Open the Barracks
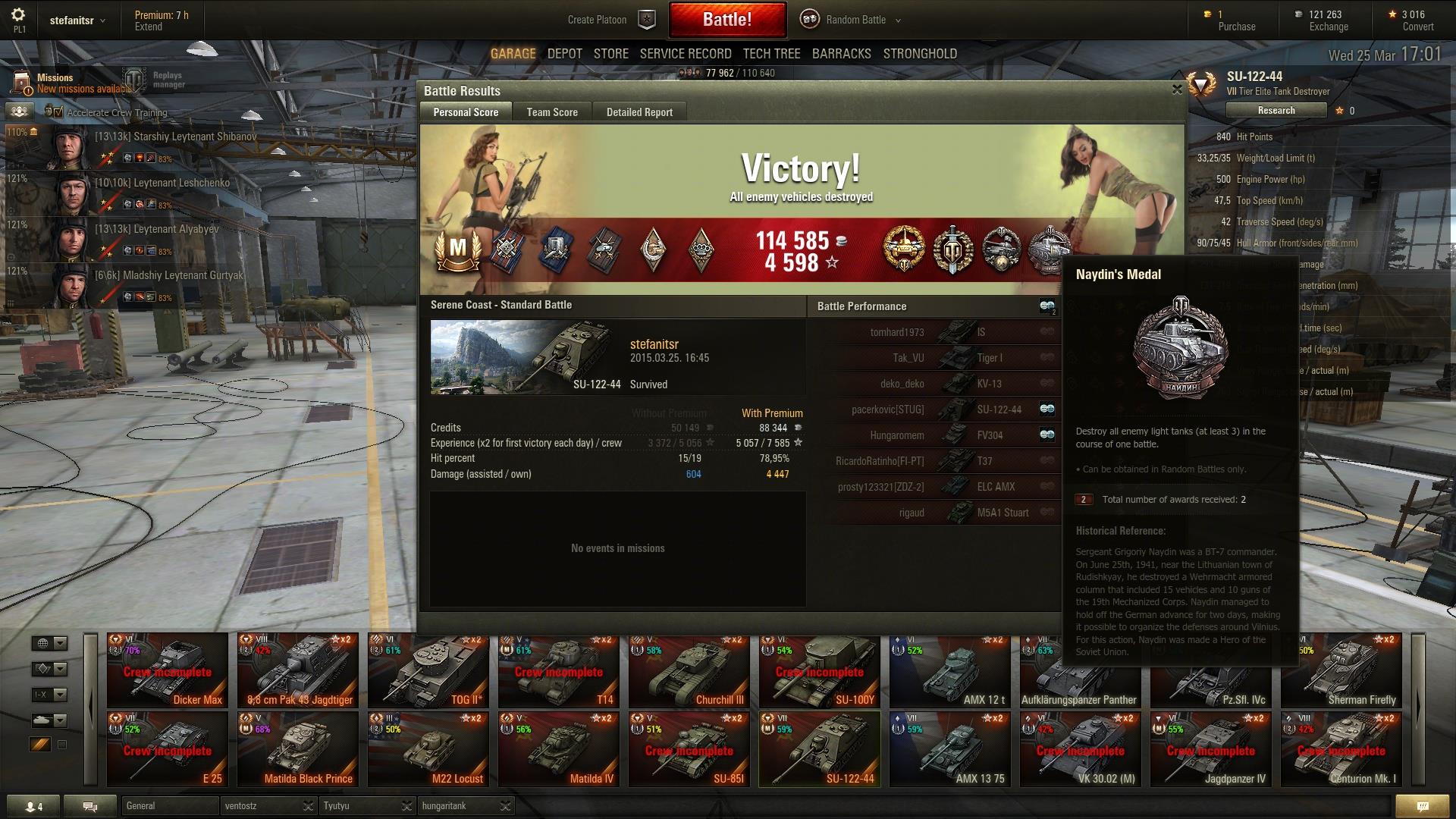 click(842, 54)
